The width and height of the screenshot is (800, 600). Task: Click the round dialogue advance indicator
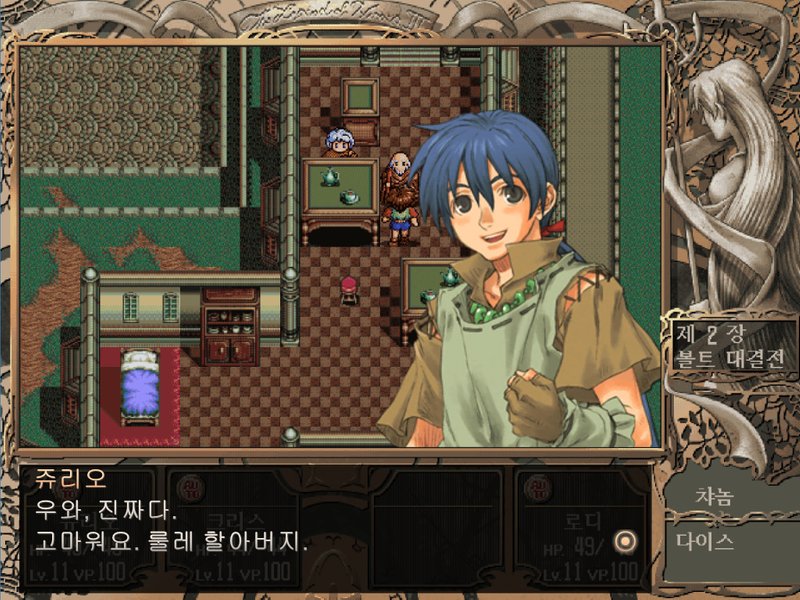pyautogui.click(x=626, y=541)
